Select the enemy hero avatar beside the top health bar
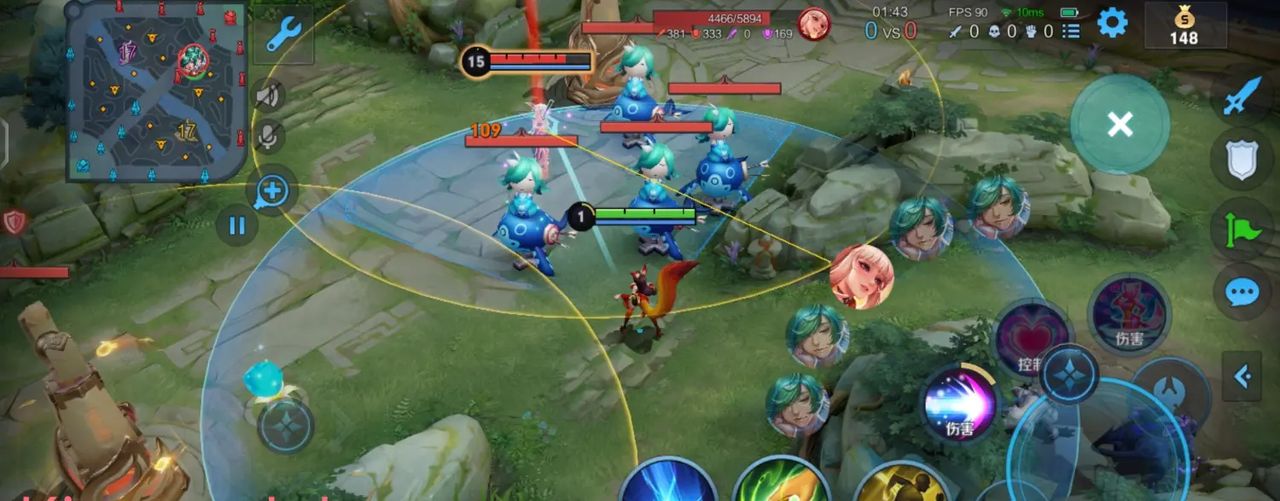Viewport: 1280px width, 501px height. pos(813,23)
